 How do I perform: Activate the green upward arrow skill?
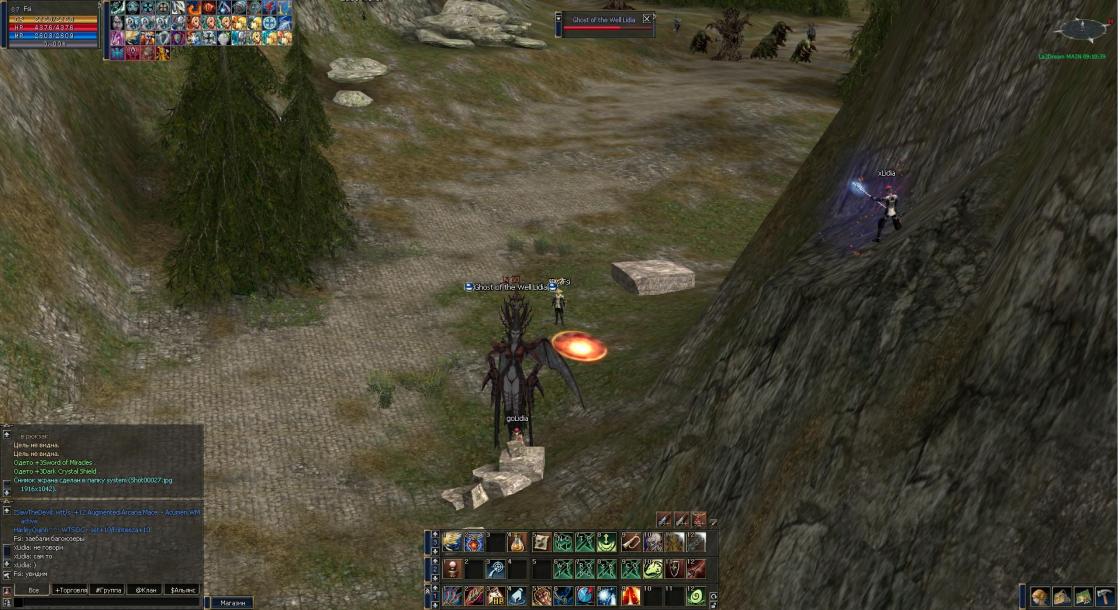(x=607, y=542)
